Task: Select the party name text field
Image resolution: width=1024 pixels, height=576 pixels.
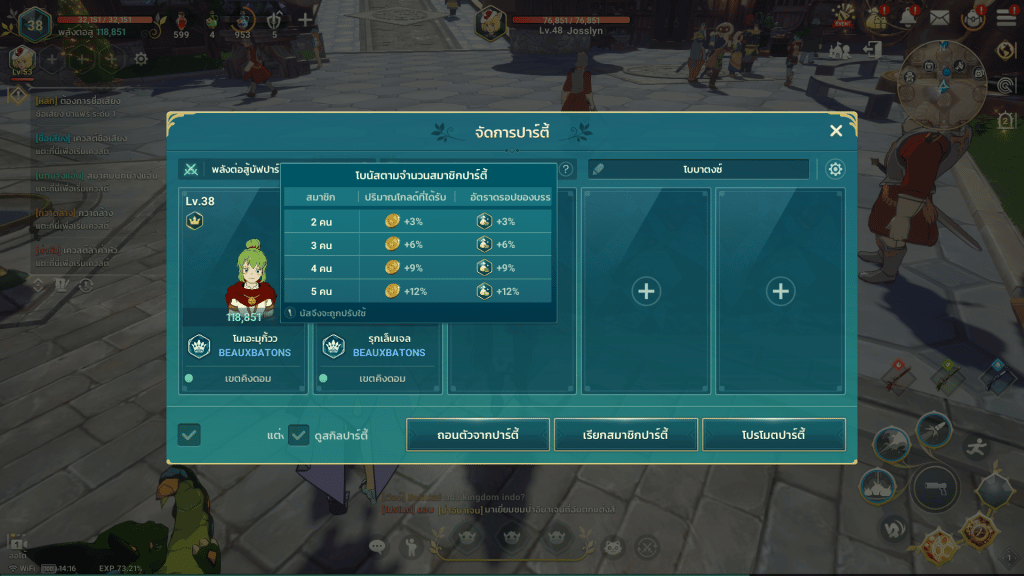Action: (698, 170)
